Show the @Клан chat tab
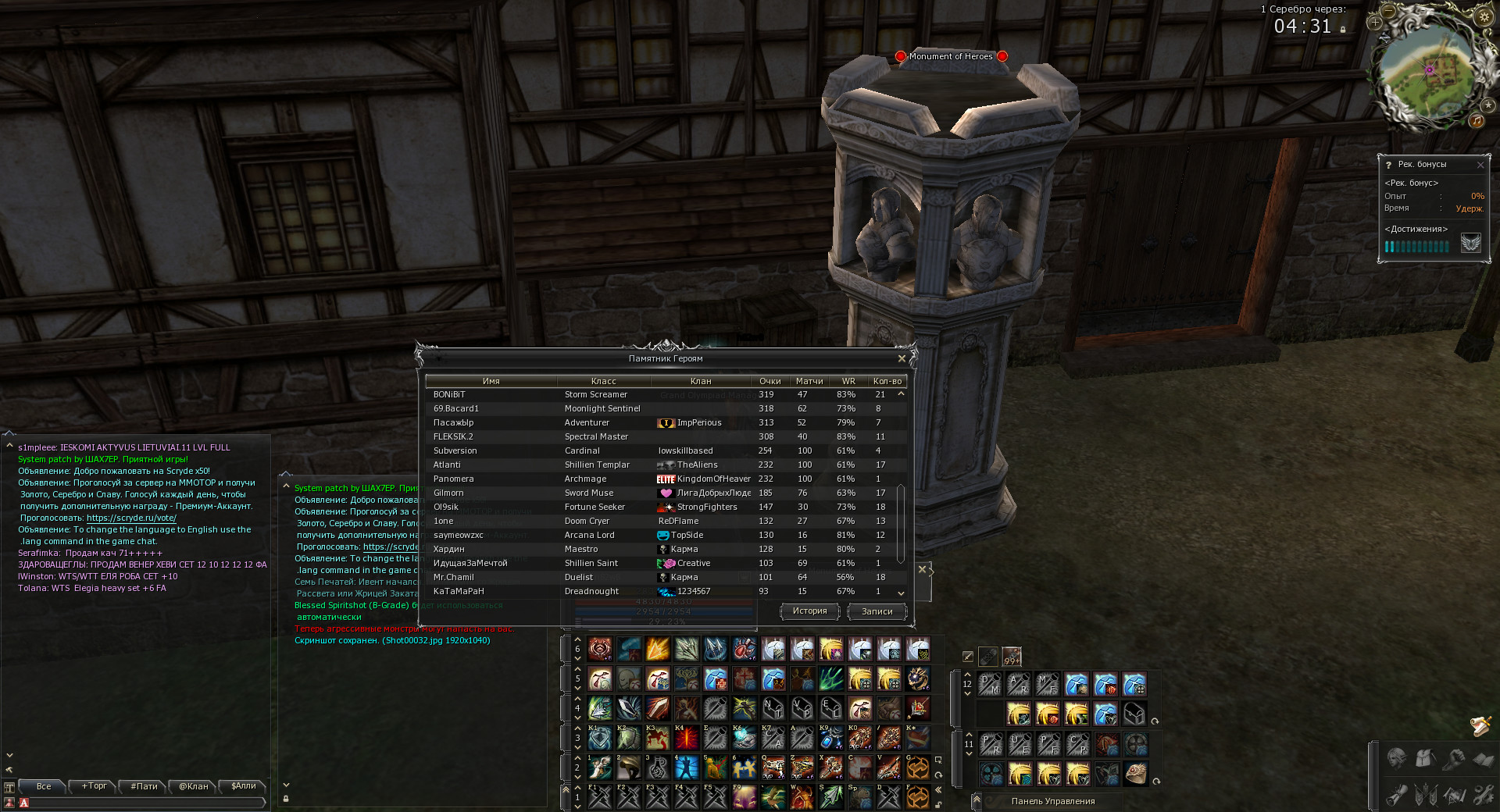 point(194,786)
